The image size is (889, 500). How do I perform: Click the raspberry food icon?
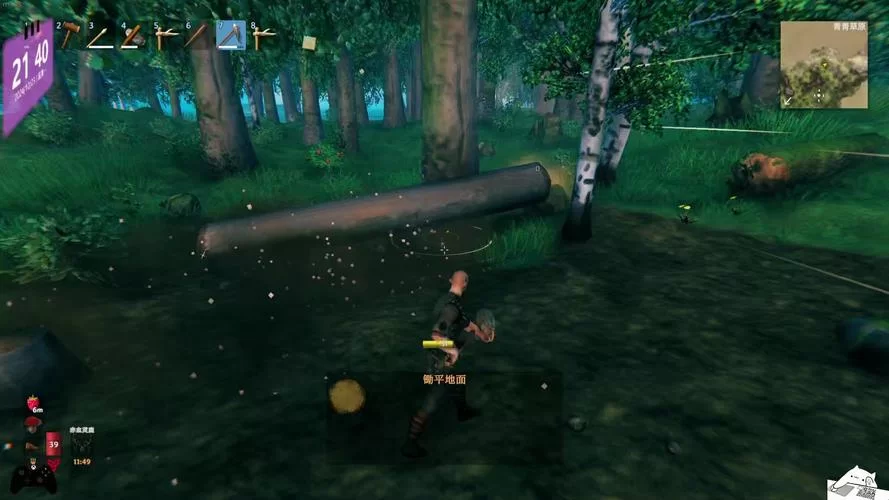pyautogui.click(x=34, y=403)
